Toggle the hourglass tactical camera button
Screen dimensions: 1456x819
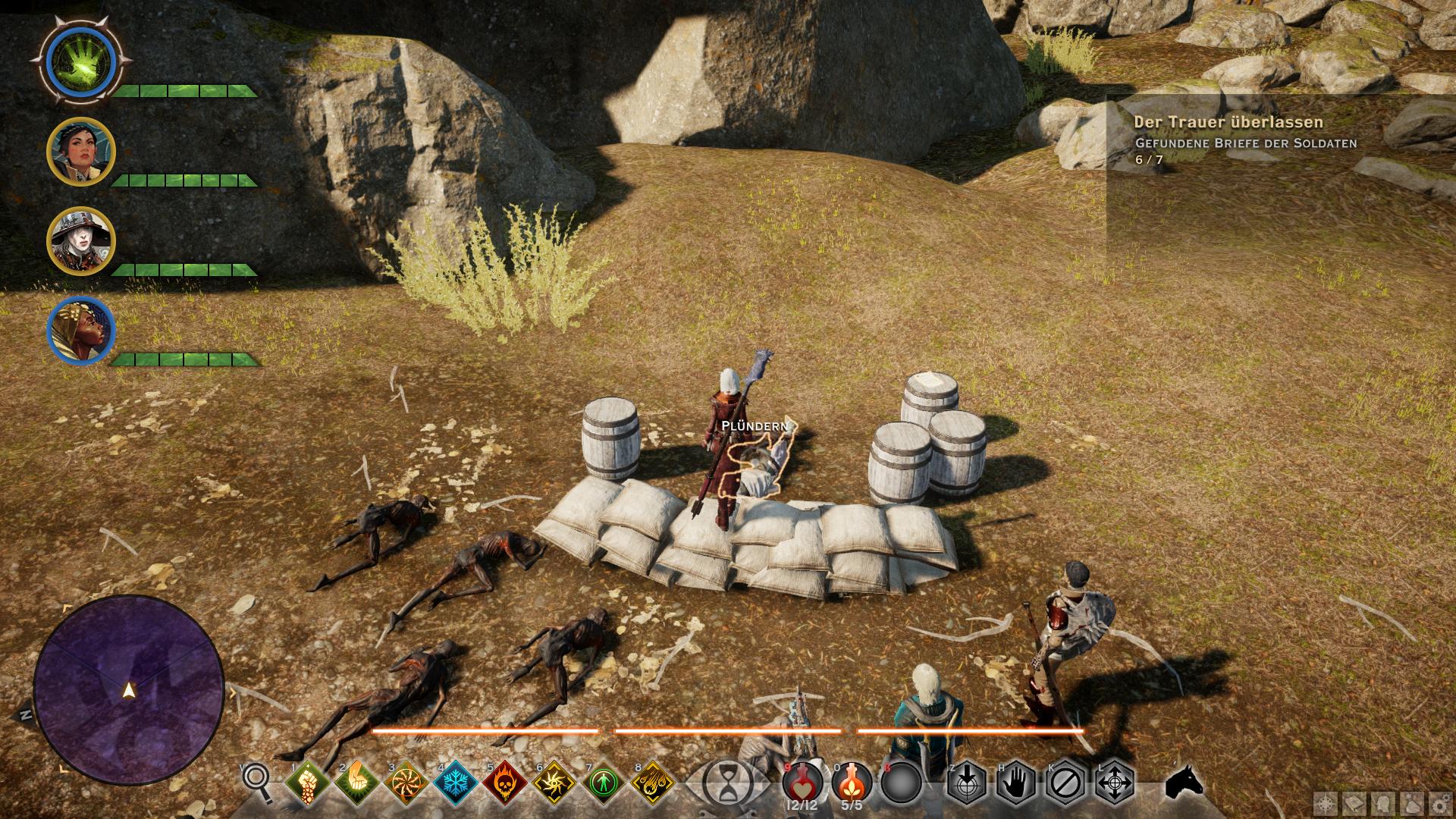coord(726,781)
